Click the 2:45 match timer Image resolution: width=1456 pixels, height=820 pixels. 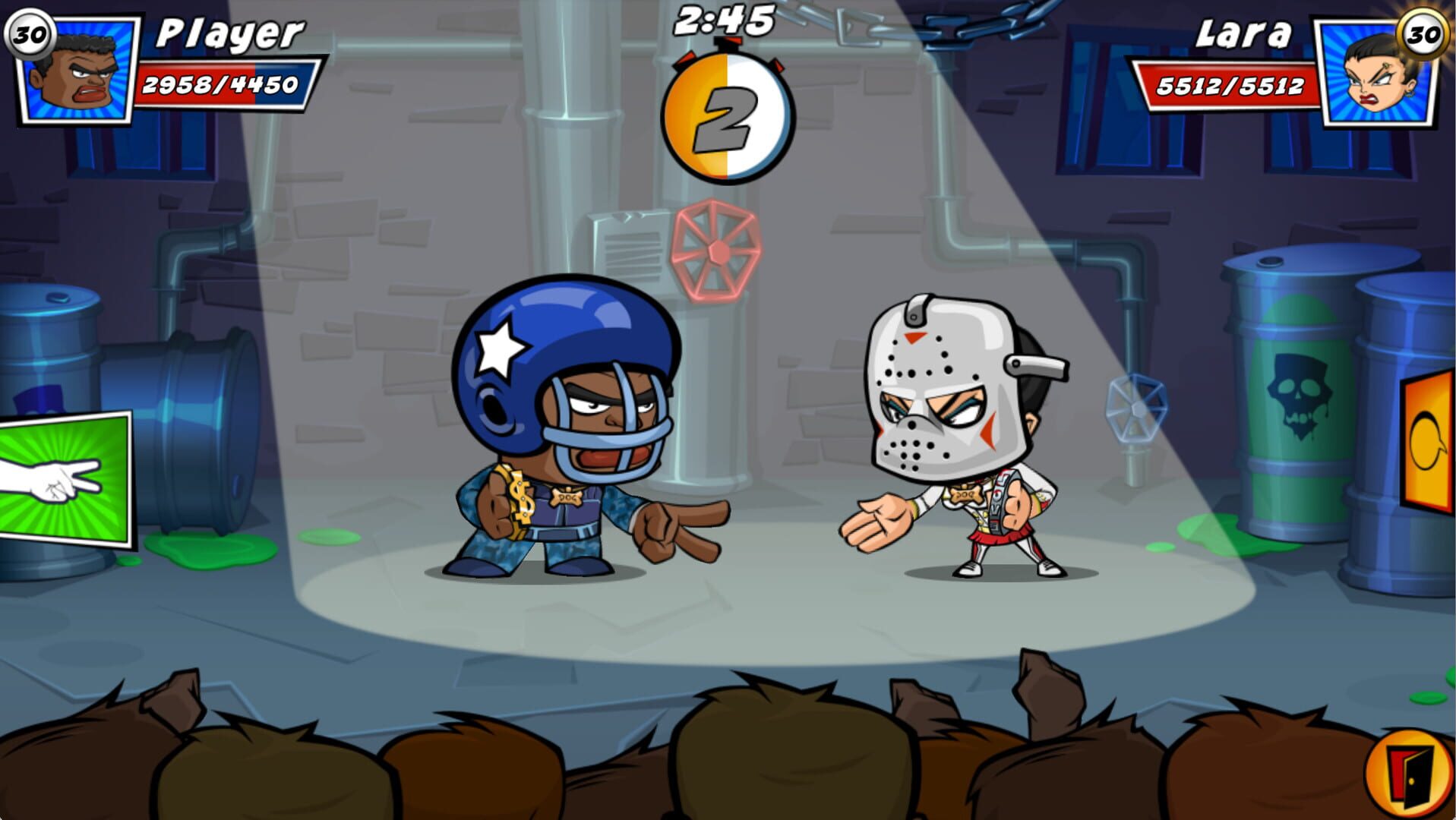click(x=724, y=21)
